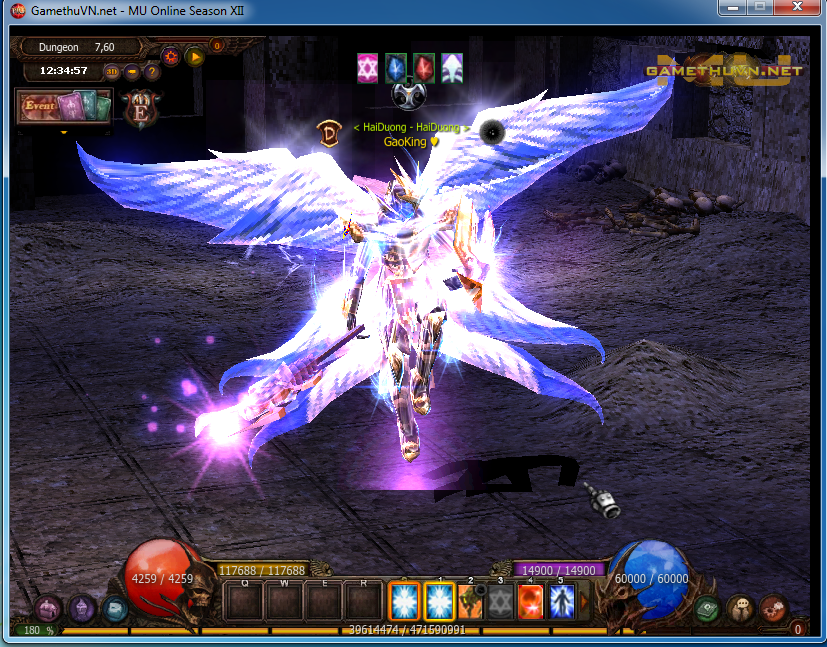Open the pink treasure chest icon
Screen dimensions: 827x647
(x=48, y=608)
